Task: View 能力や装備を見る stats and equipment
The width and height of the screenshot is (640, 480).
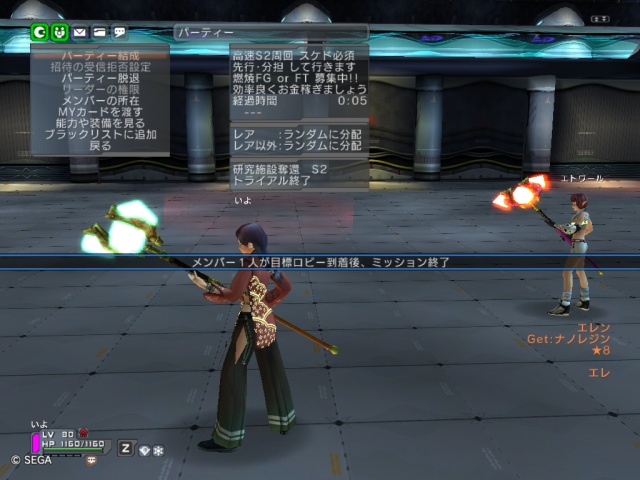Action: [99, 122]
